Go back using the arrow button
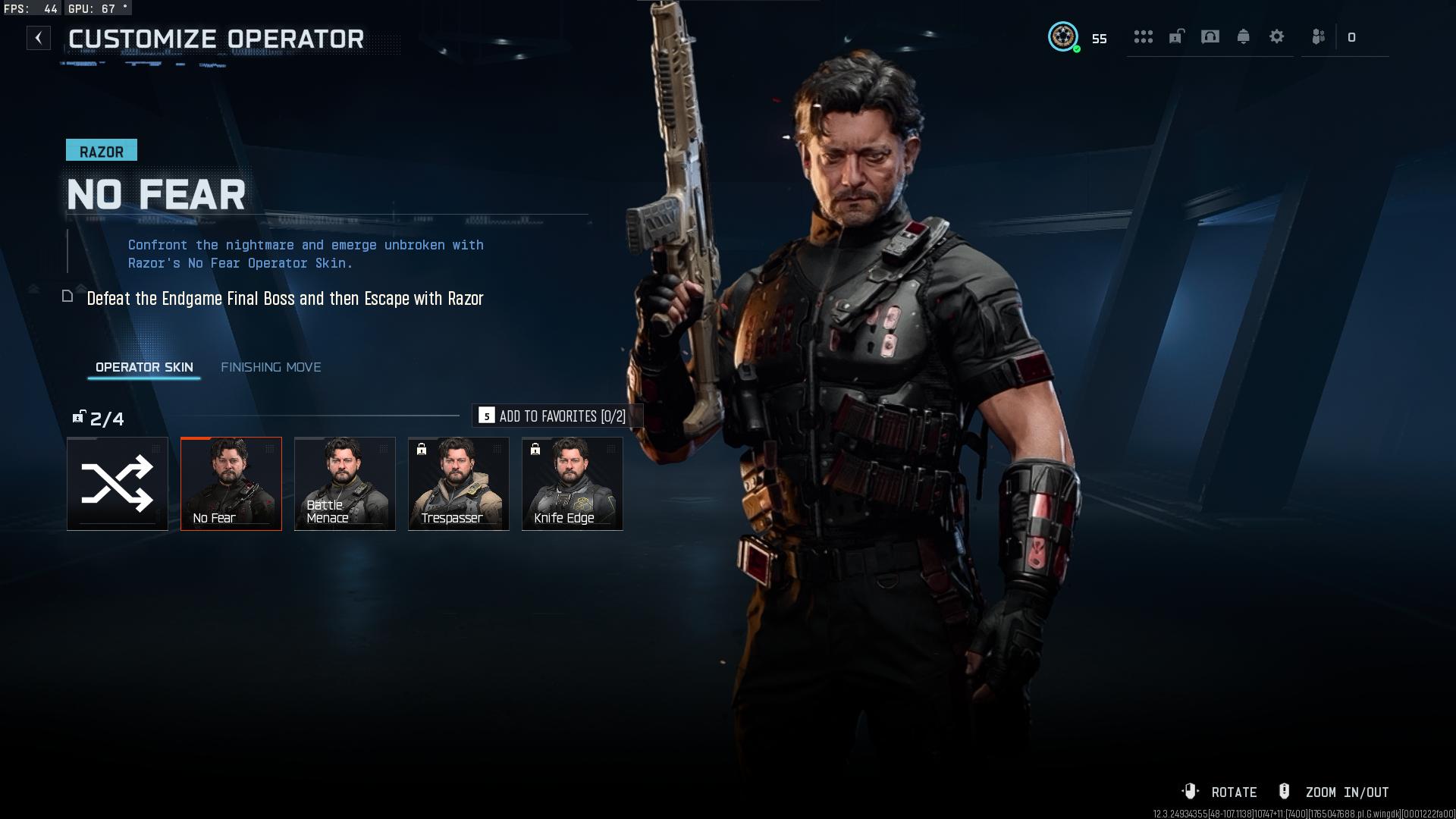 point(39,38)
